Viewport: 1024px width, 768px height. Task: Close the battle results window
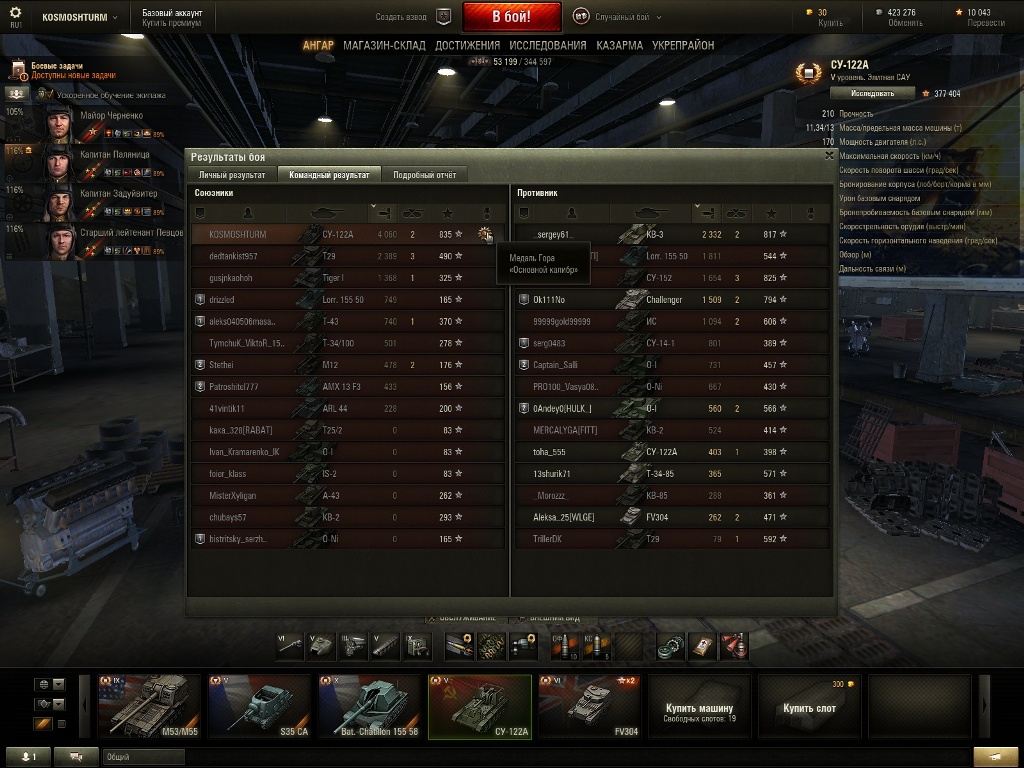[829, 156]
